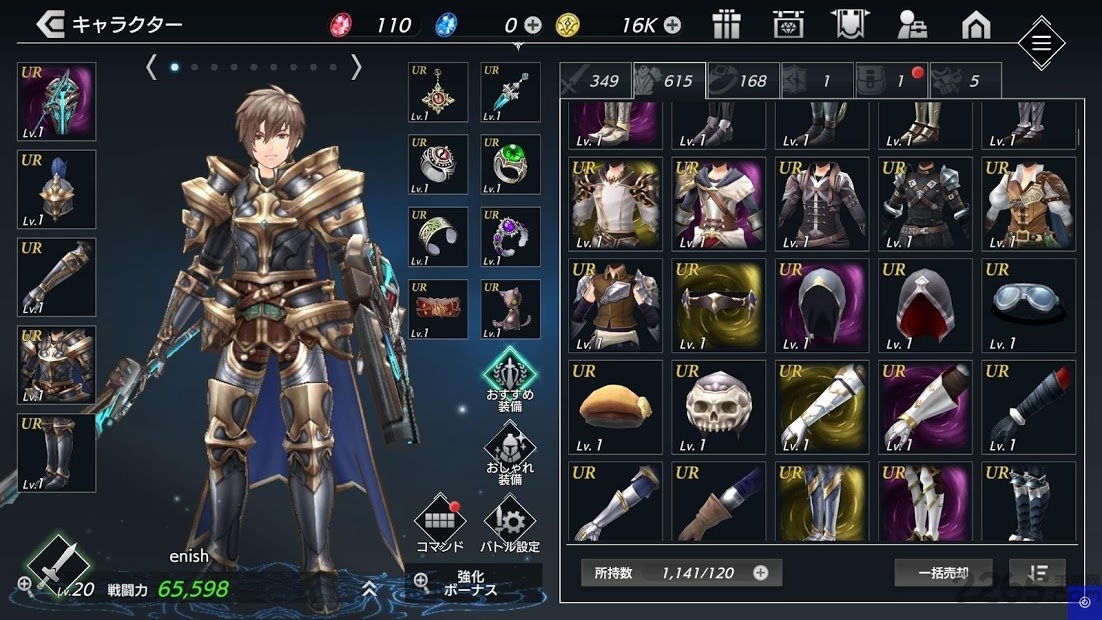Screen dimensions: 1102x620
Task: Expand inventory capacity with the plus button
Action: click(761, 573)
